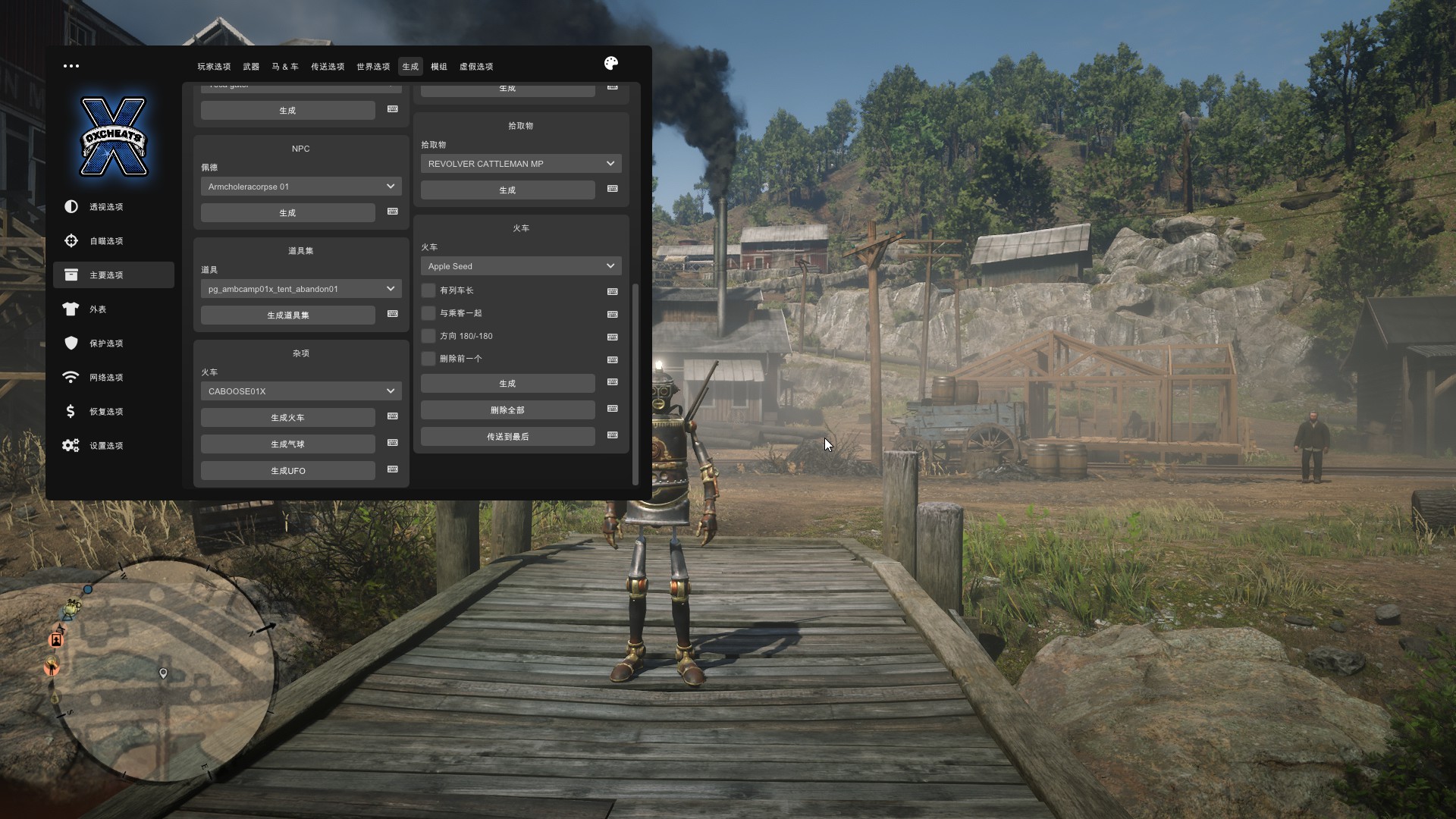Switch to the 玩家选项 tab

click(214, 67)
